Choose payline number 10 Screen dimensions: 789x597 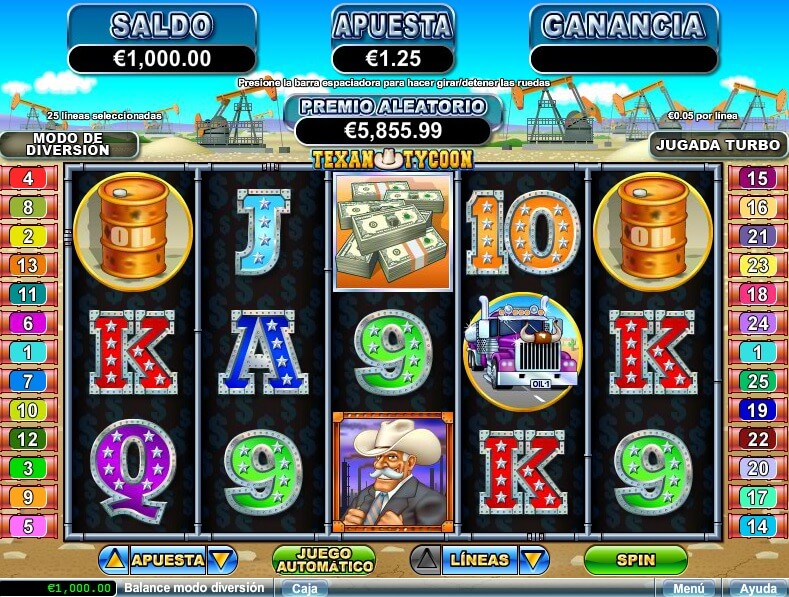coord(27,410)
